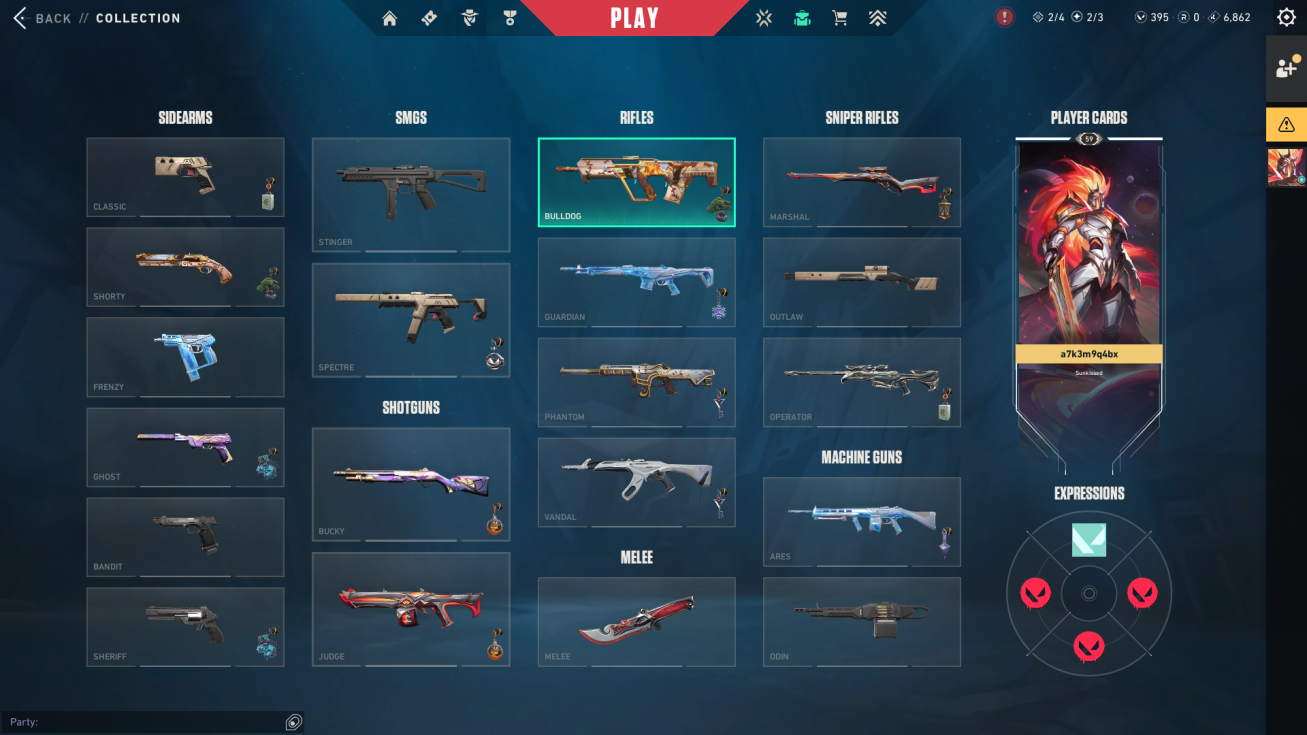
Task: Select the Sheriff revolver slot
Action: [185, 627]
